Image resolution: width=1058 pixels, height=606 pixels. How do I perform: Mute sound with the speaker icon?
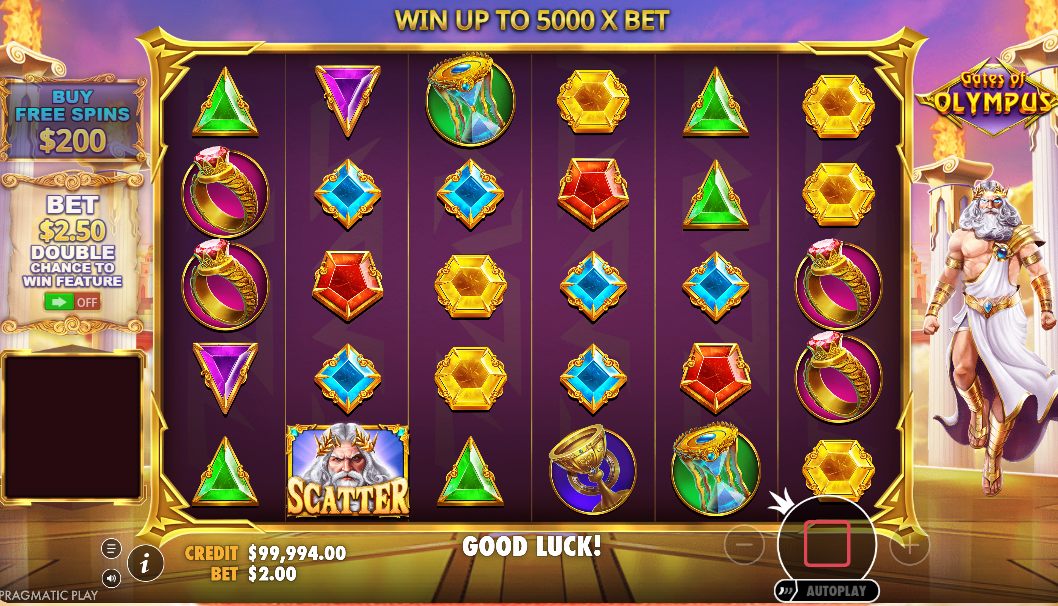111,577
